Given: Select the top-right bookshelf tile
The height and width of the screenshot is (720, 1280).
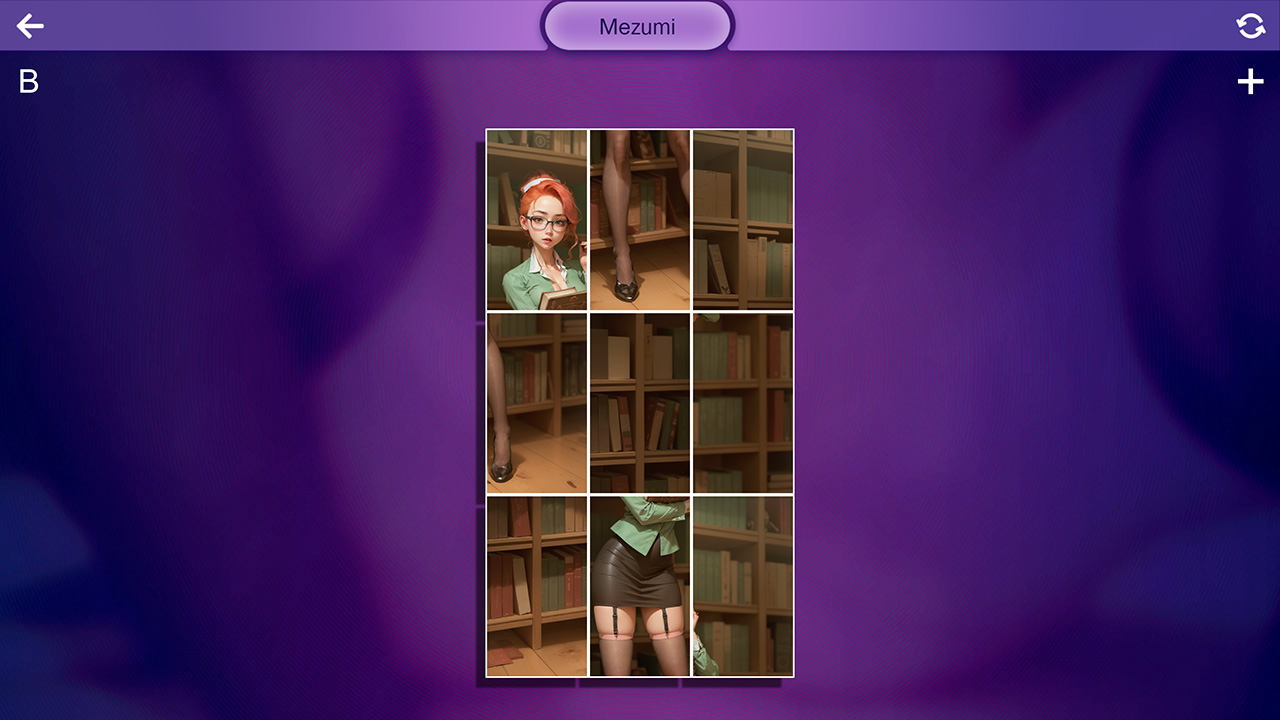Looking at the screenshot, I should click(743, 219).
